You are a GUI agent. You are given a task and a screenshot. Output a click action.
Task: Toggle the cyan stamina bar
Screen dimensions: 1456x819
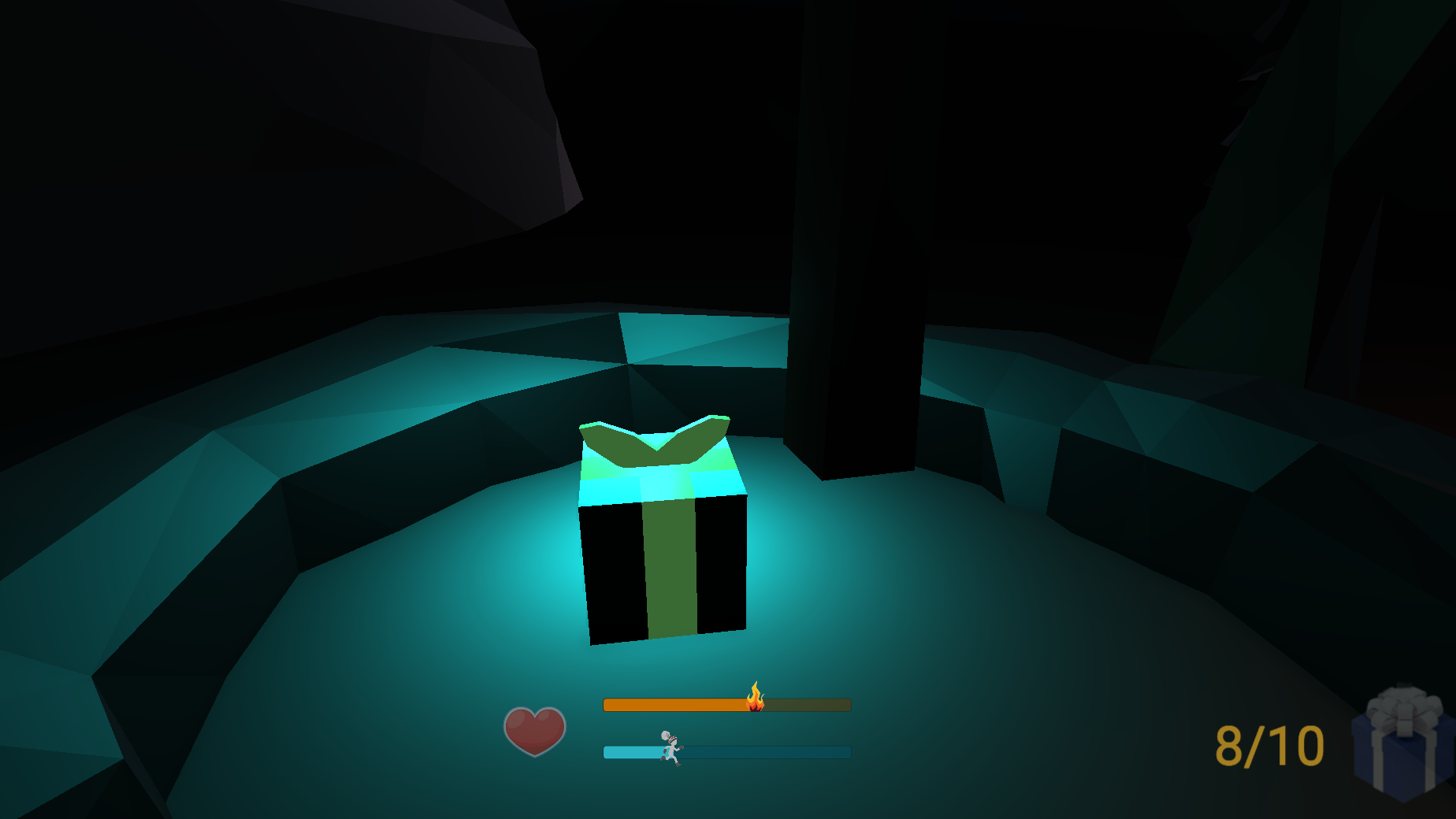pyautogui.click(x=725, y=752)
